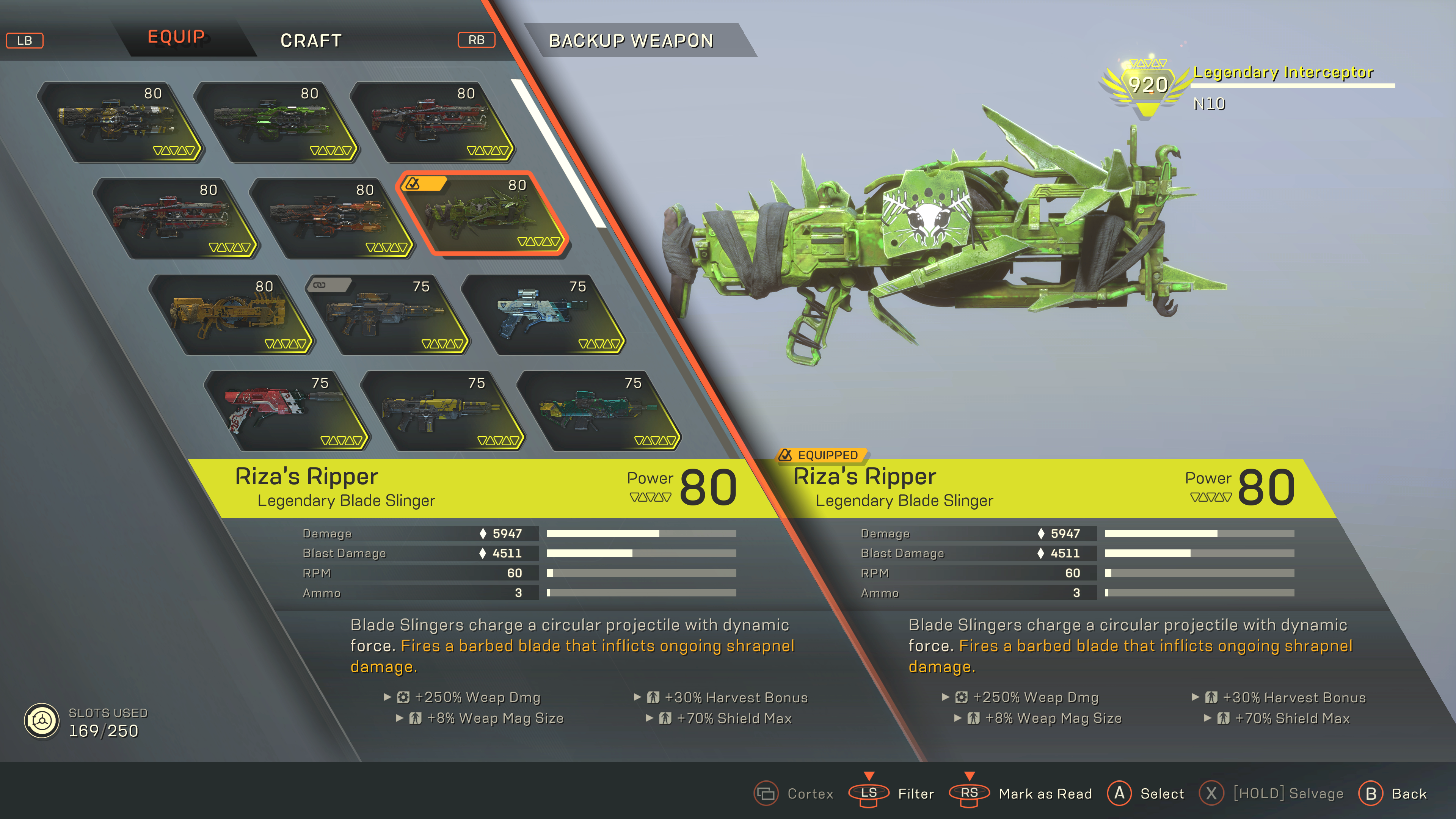Choose the teal power 75 rifle slot
This screenshot has height=819, width=1456.
(x=599, y=411)
